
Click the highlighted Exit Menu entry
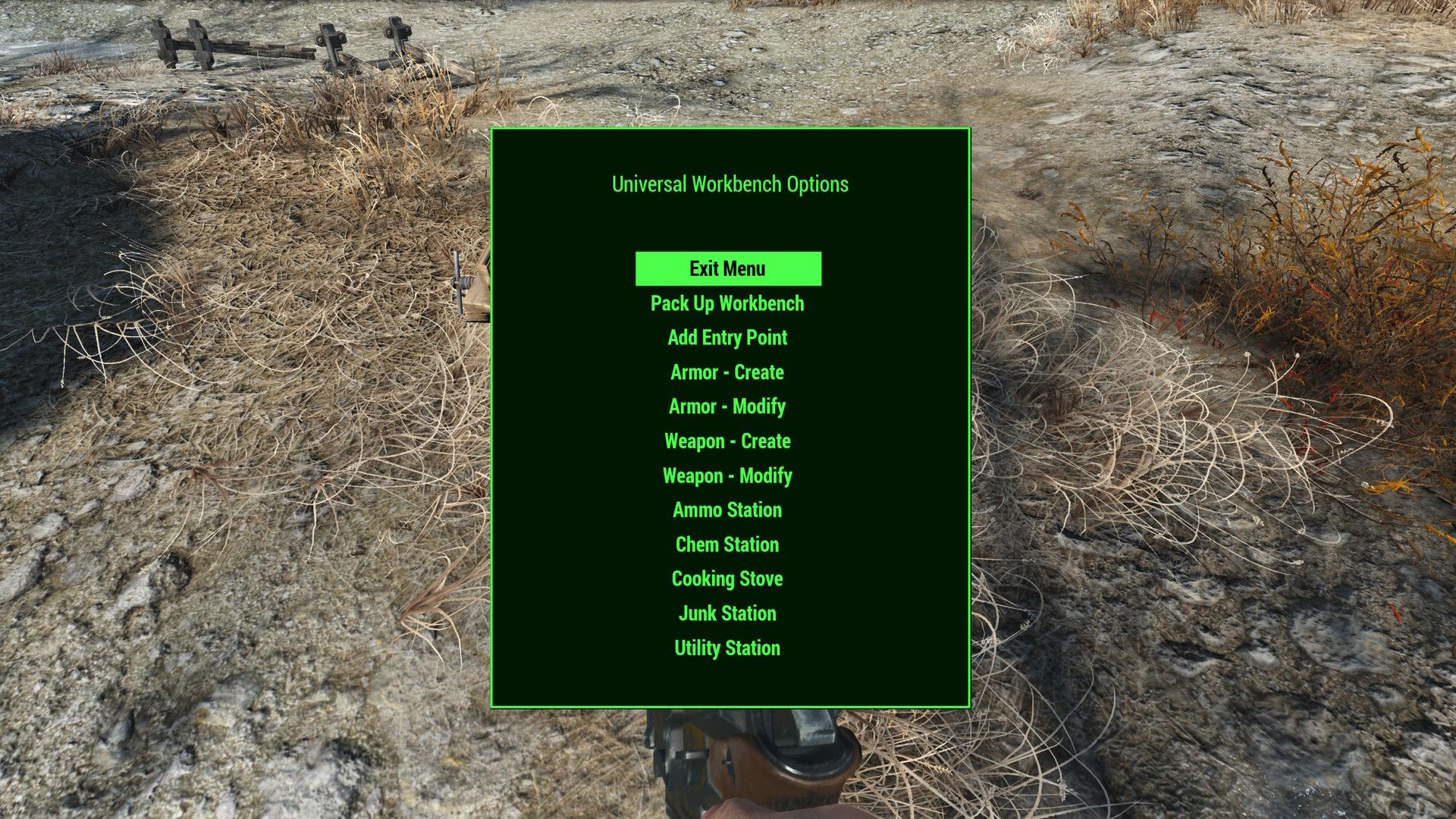coord(727,268)
